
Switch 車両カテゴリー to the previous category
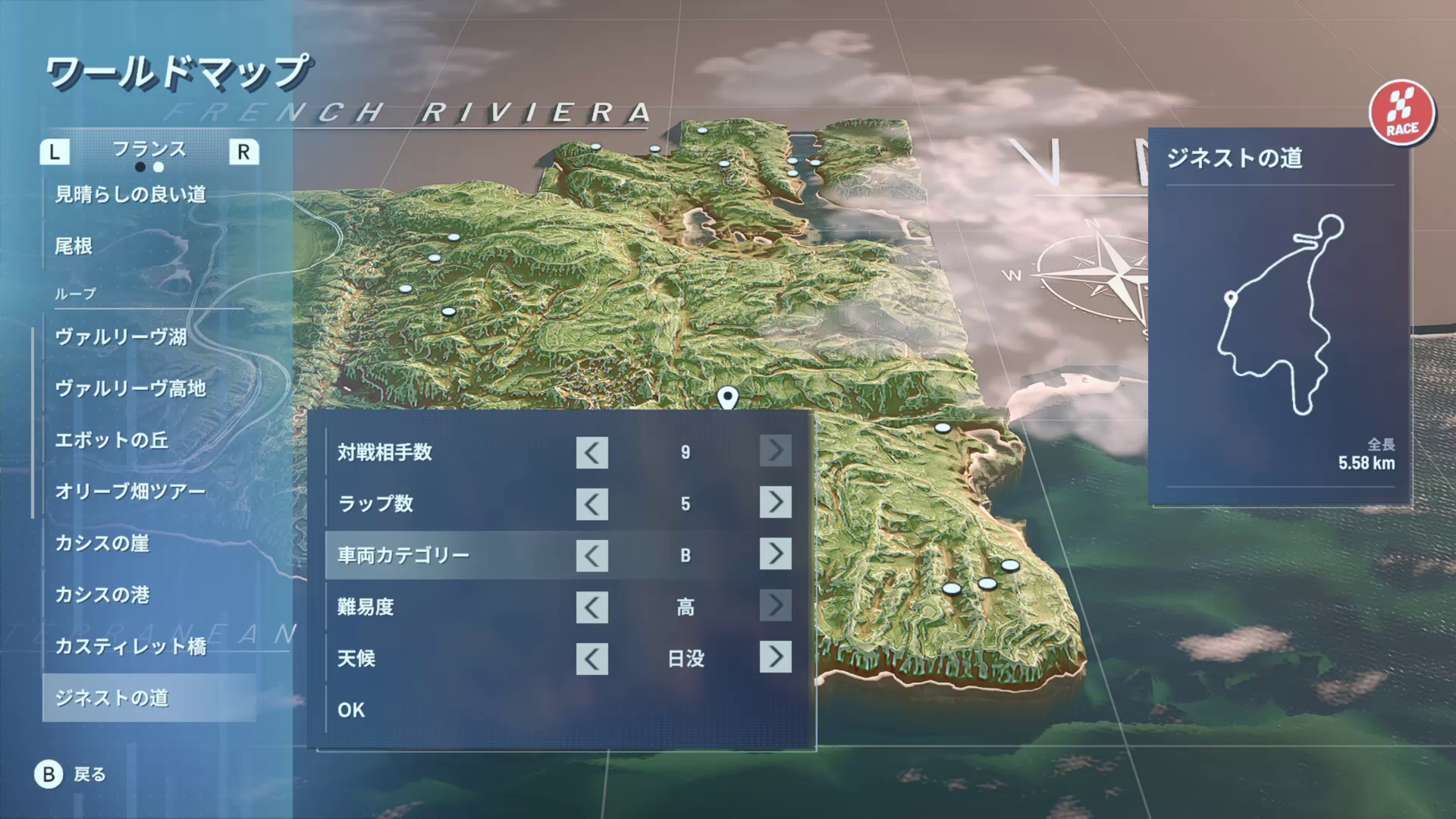click(591, 556)
